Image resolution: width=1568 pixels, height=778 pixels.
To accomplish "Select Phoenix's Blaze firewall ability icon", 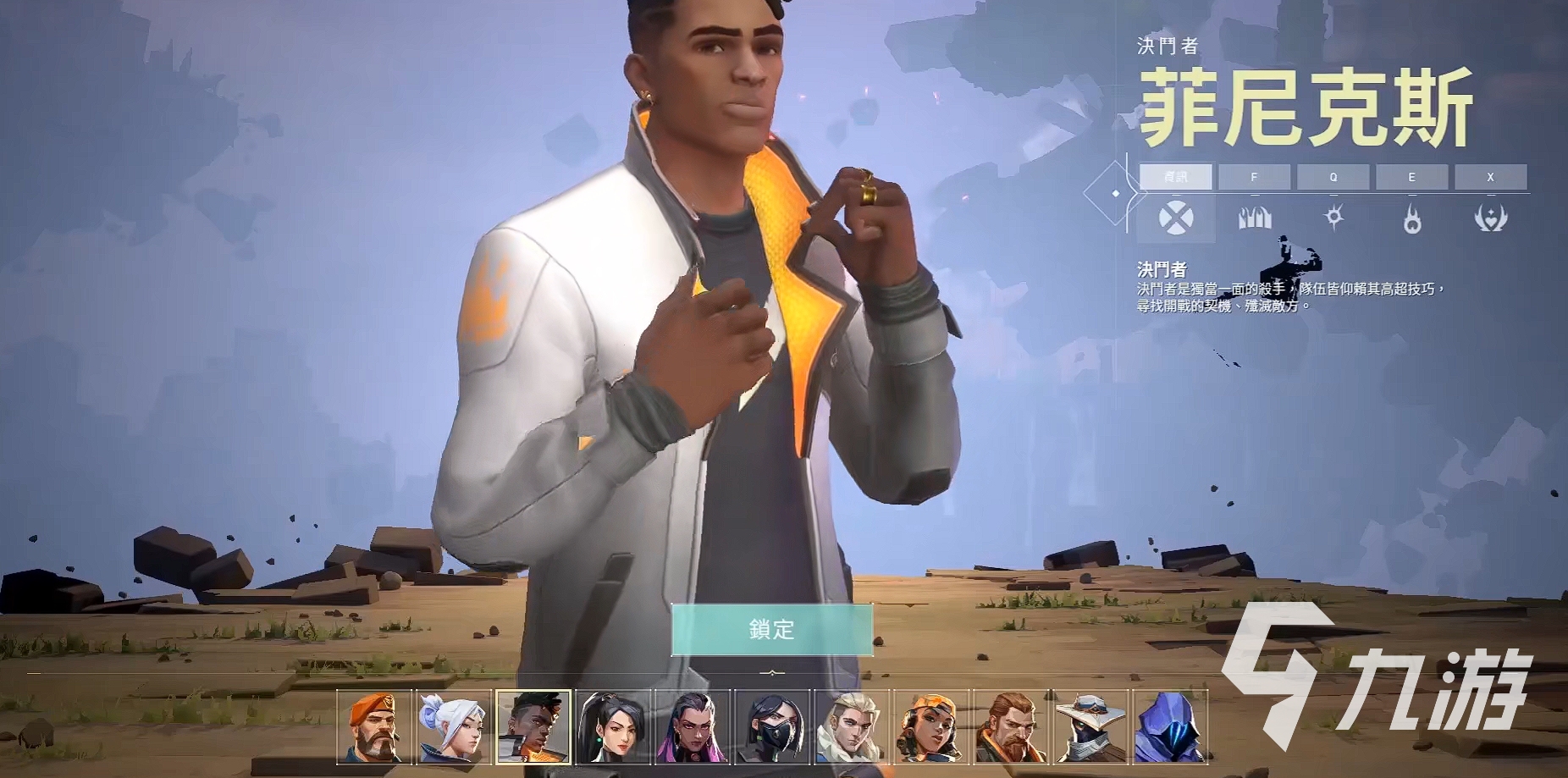I will 1256,218.
